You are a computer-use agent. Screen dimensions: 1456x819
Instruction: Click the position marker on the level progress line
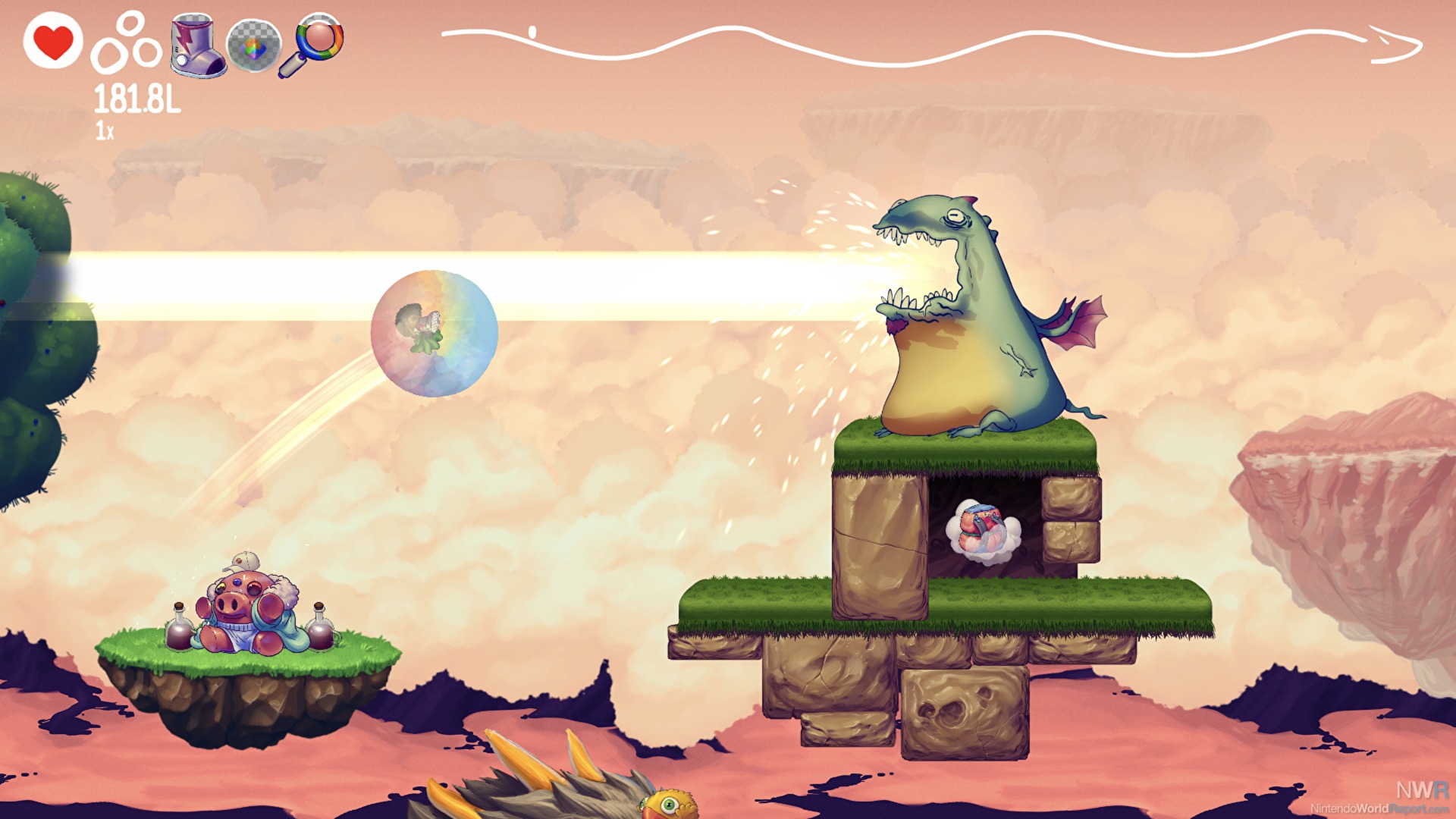532,32
